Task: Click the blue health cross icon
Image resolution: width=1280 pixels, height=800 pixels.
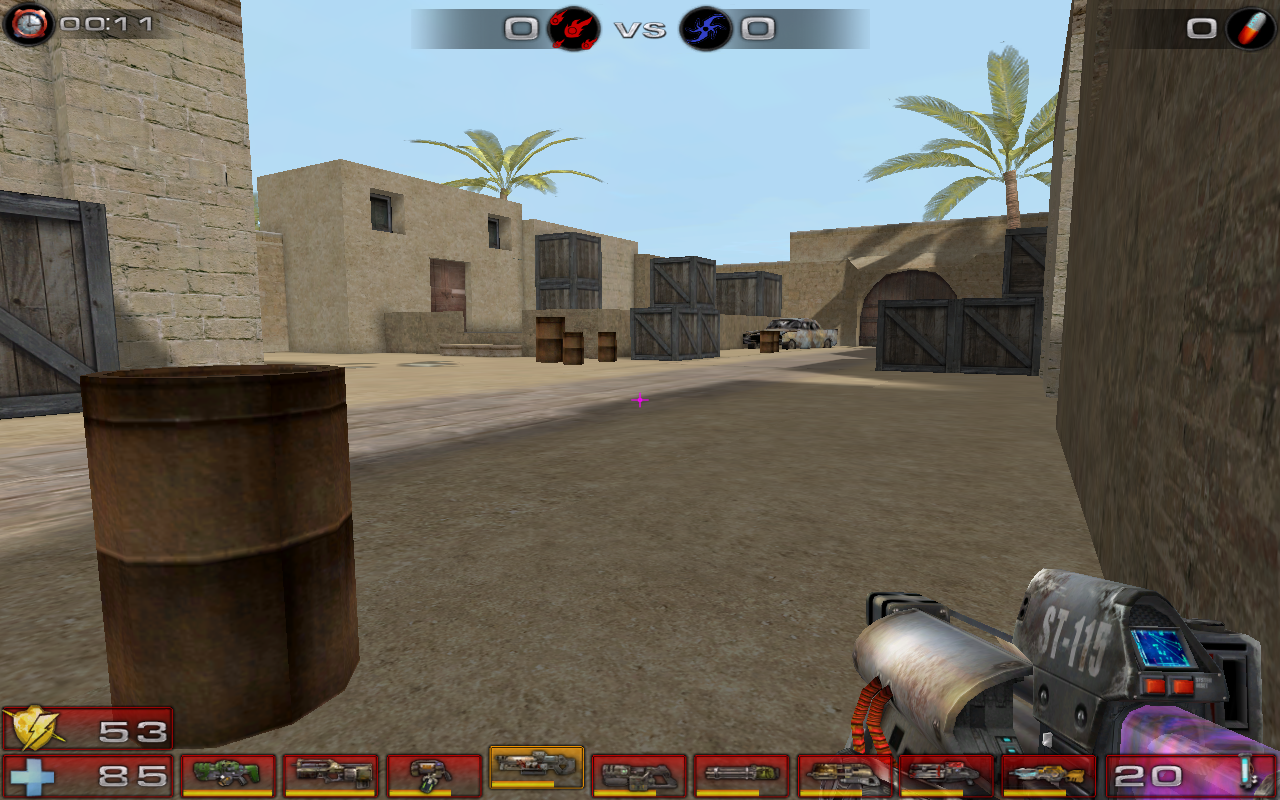Action: pos(33,772)
